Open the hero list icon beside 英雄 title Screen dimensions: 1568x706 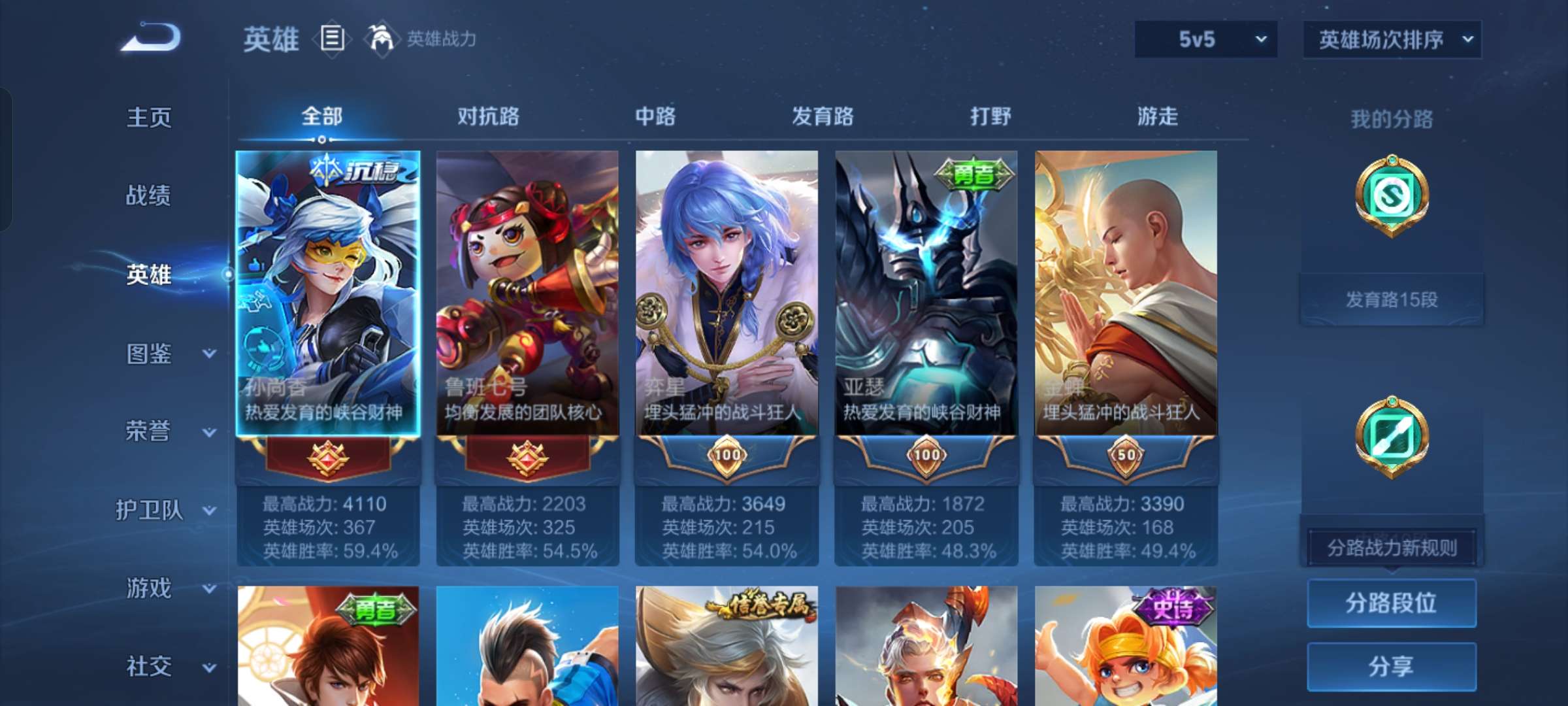332,39
